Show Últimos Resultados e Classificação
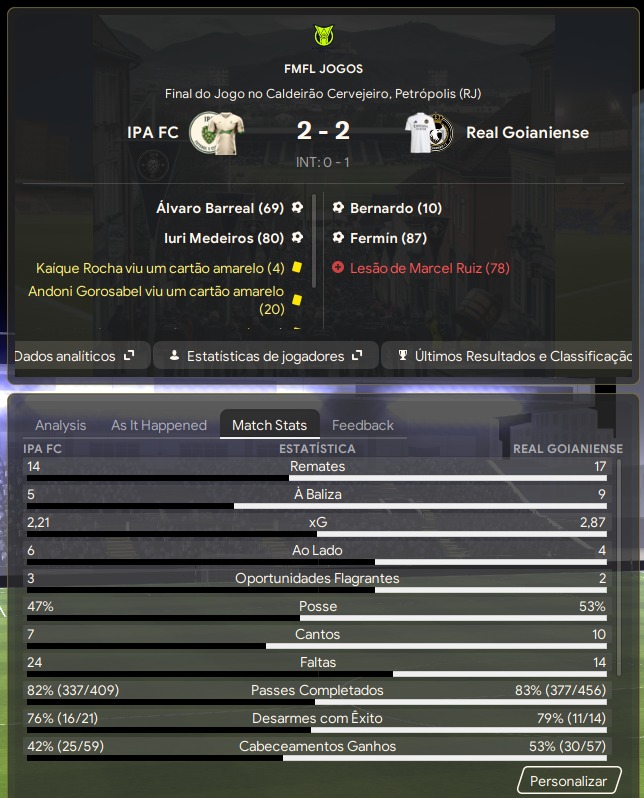Image resolution: width=644 pixels, height=798 pixels. [513, 355]
